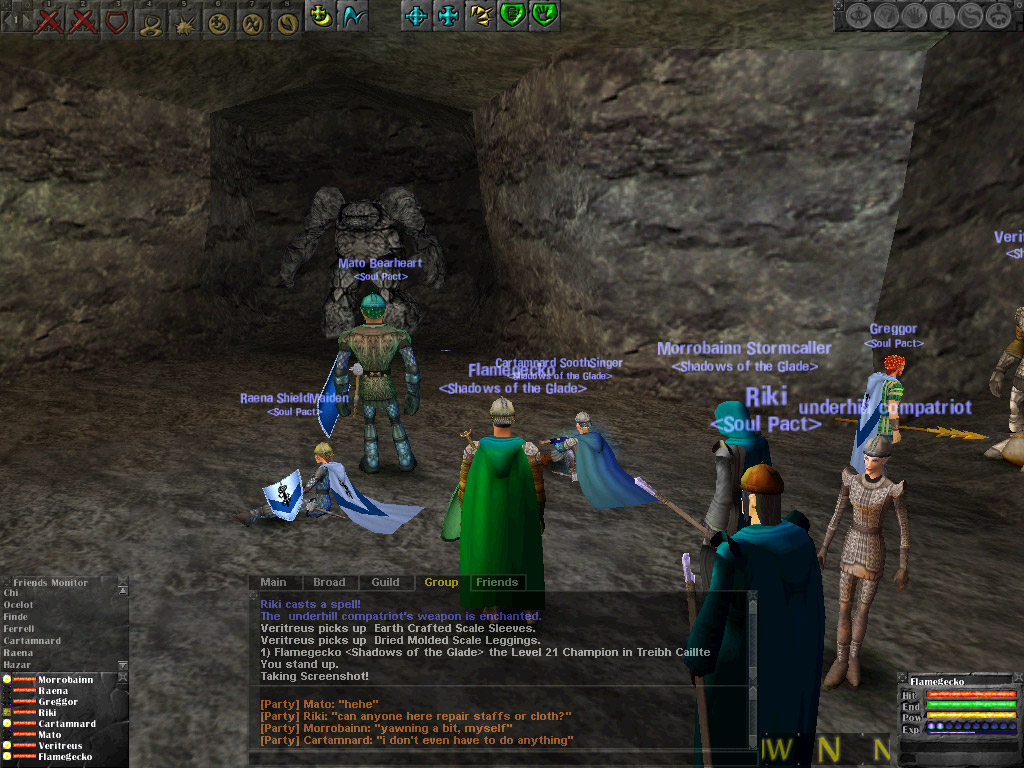Click the eye-figure menu button
Viewport: 1024px width, 768px height.
coord(860,16)
